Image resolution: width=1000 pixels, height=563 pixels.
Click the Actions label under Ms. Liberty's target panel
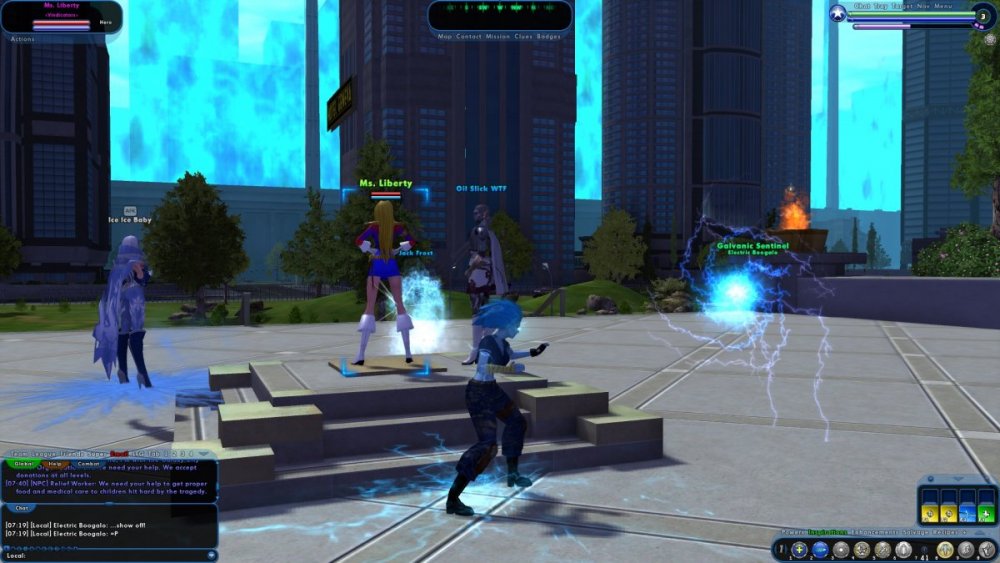tap(22, 38)
